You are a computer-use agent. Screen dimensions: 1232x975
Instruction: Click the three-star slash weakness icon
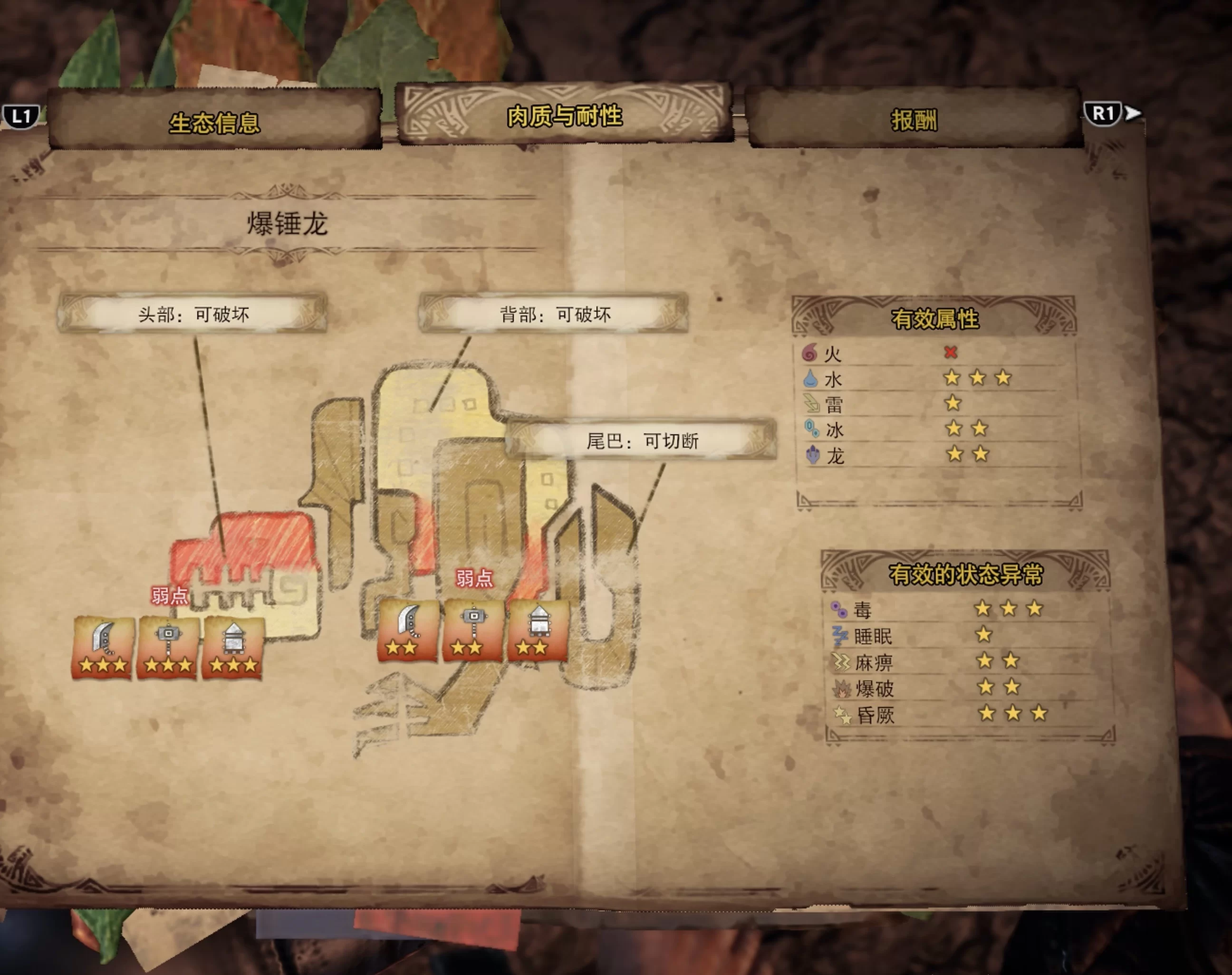(x=103, y=648)
